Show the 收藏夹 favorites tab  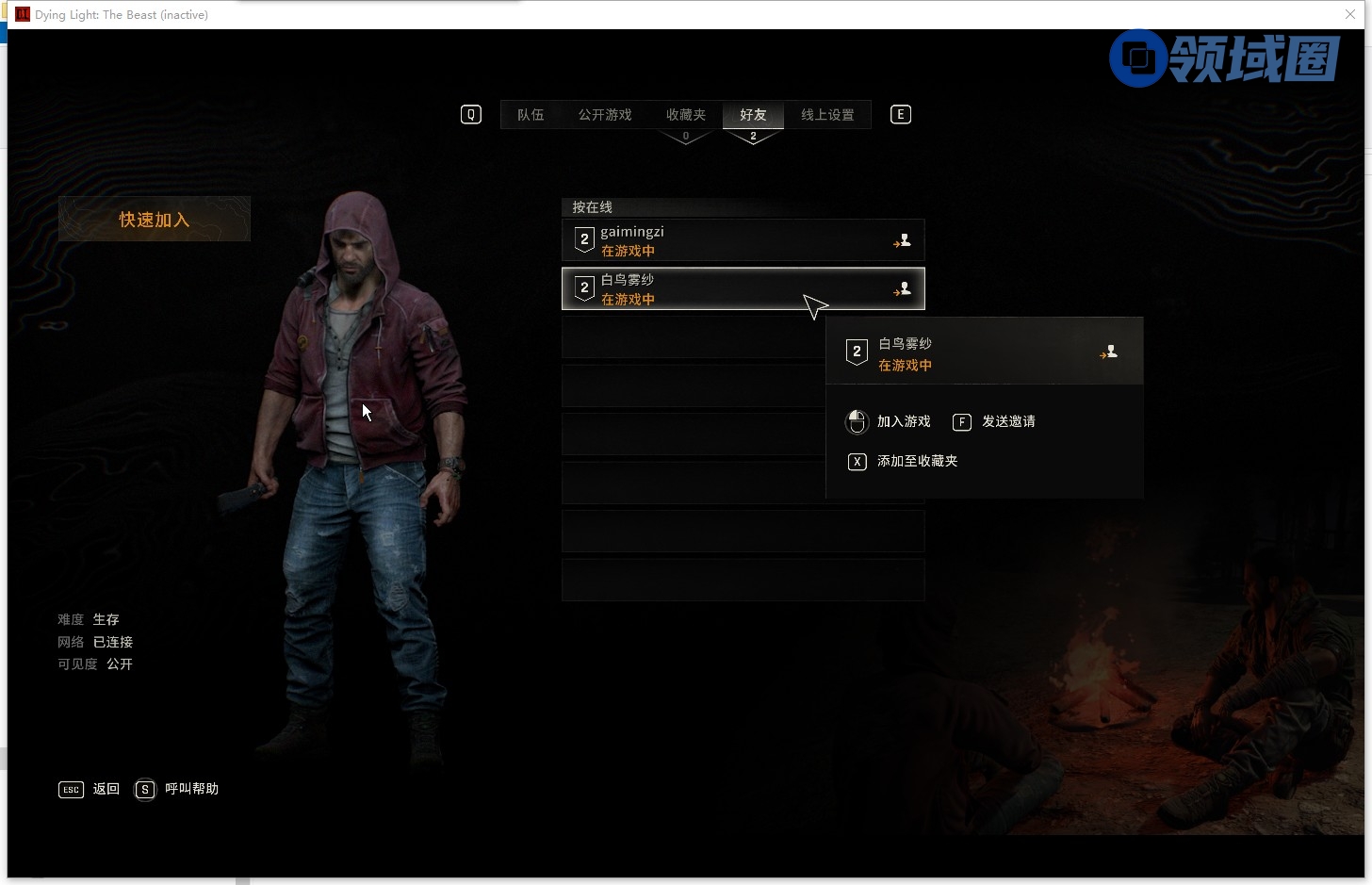[x=685, y=115]
